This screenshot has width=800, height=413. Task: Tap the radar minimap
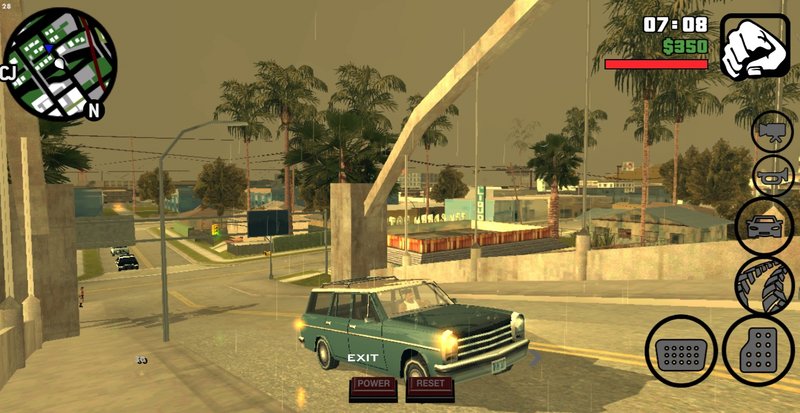pos(58,64)
